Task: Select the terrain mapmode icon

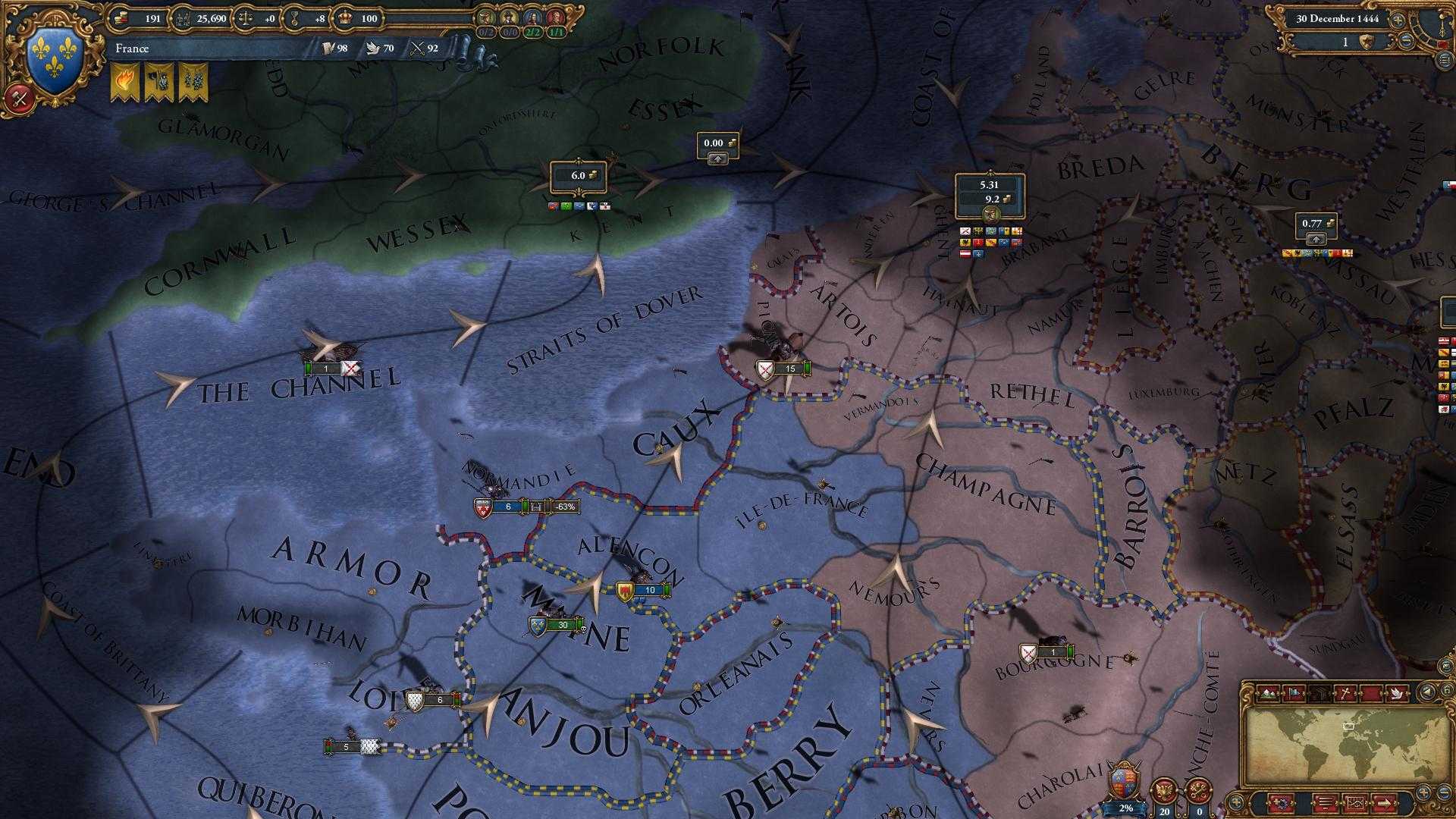Action: point(1268,693)
